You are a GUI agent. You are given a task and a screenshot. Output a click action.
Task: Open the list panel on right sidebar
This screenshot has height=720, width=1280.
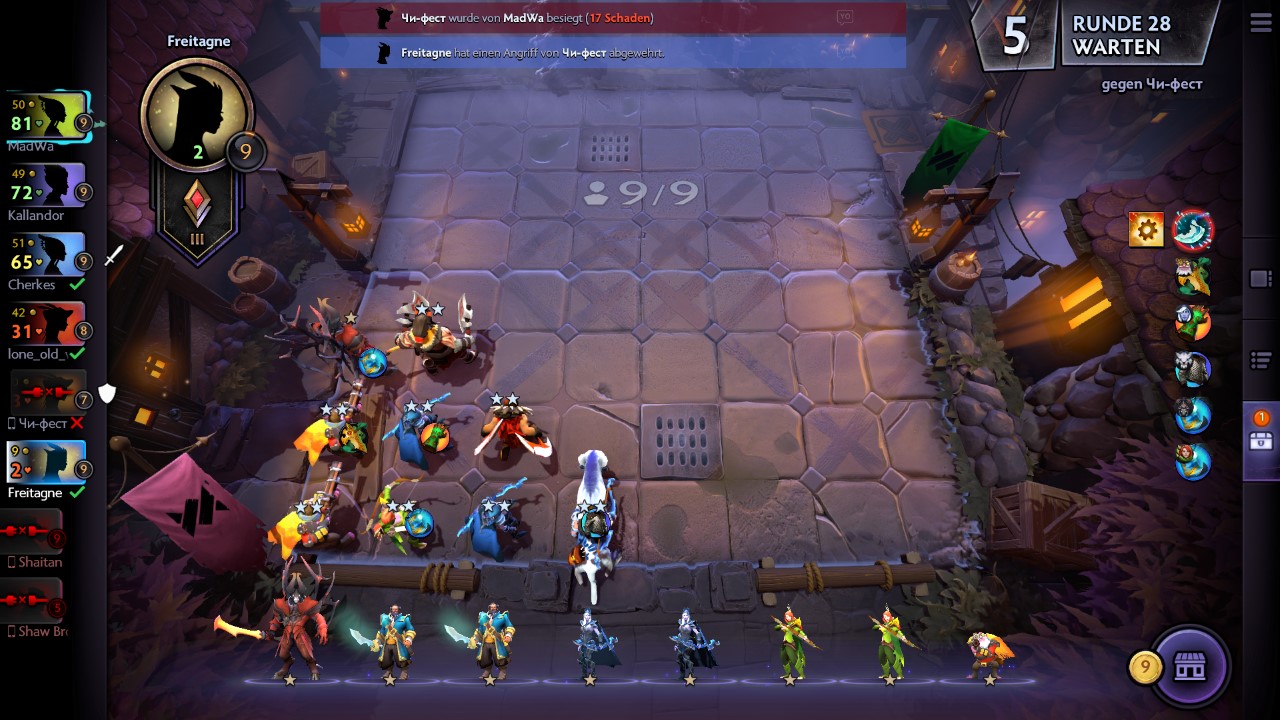tap(1260, 359)
